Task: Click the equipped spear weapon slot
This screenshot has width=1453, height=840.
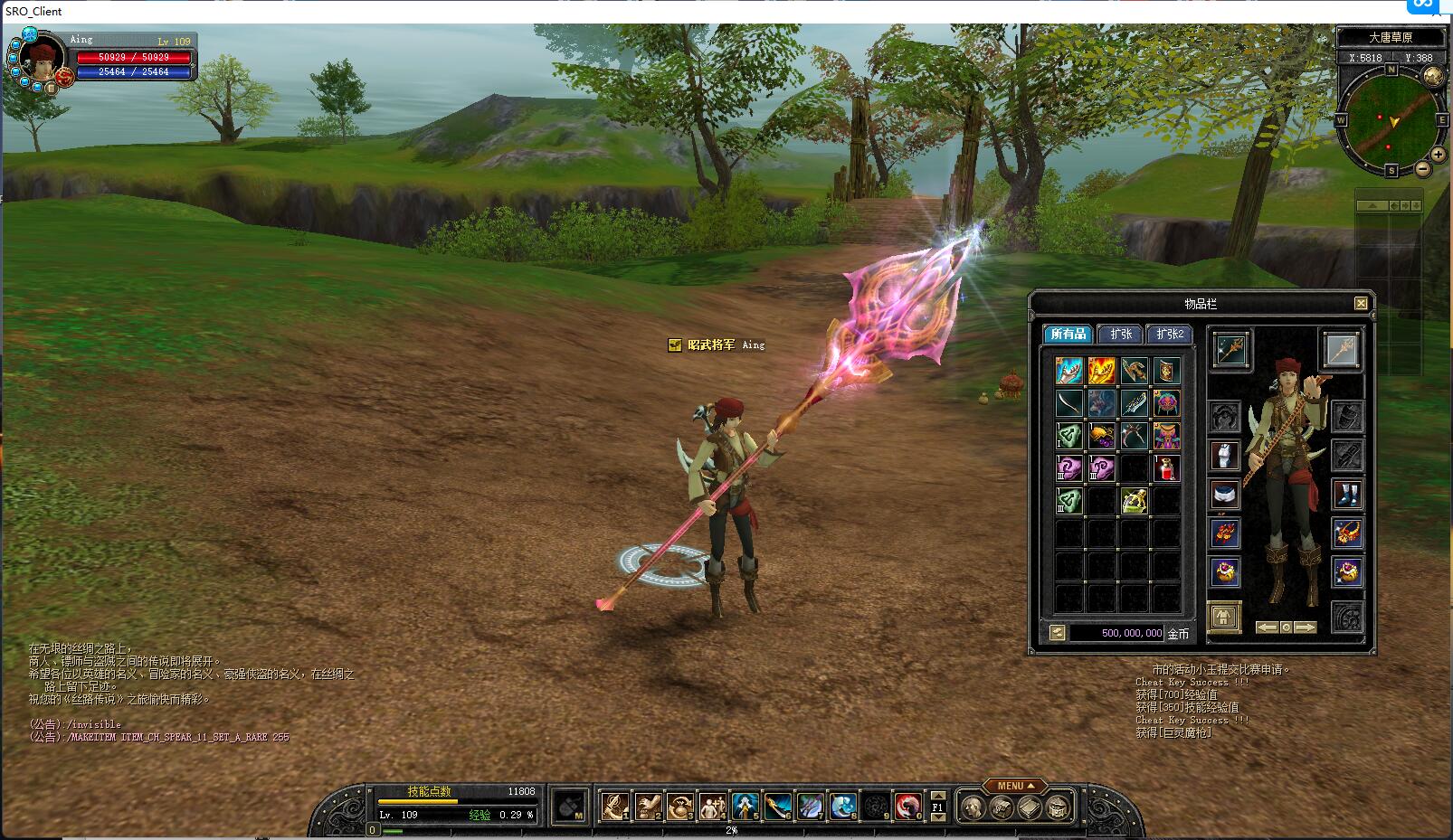Action: (x=1230, y=350)
